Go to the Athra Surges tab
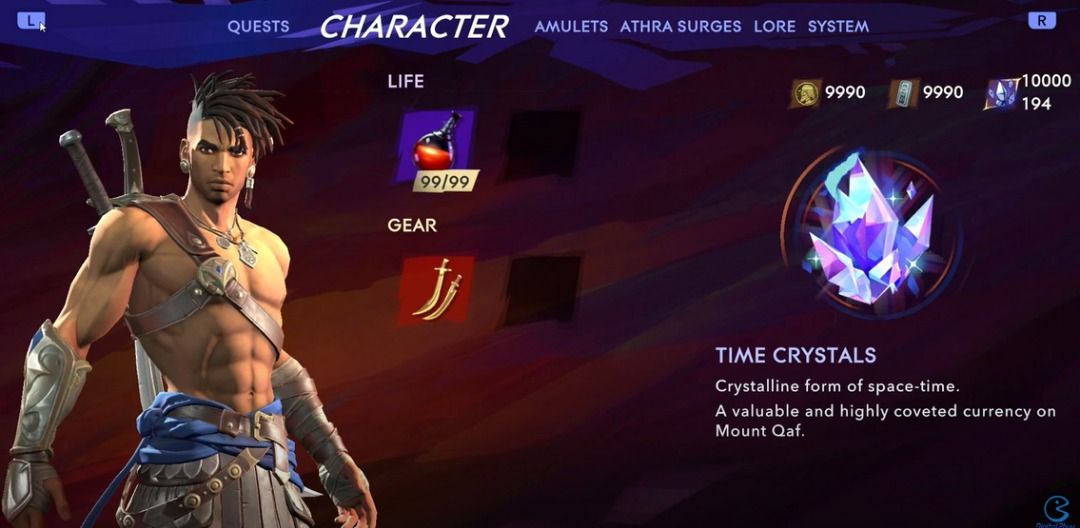The image size is (1080, 528). coord(680,27)
